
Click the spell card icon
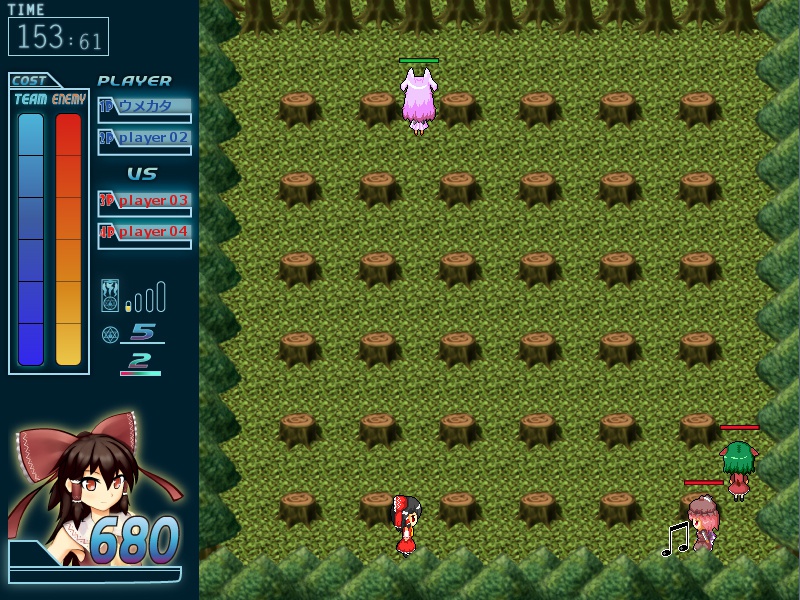point(110,297)
